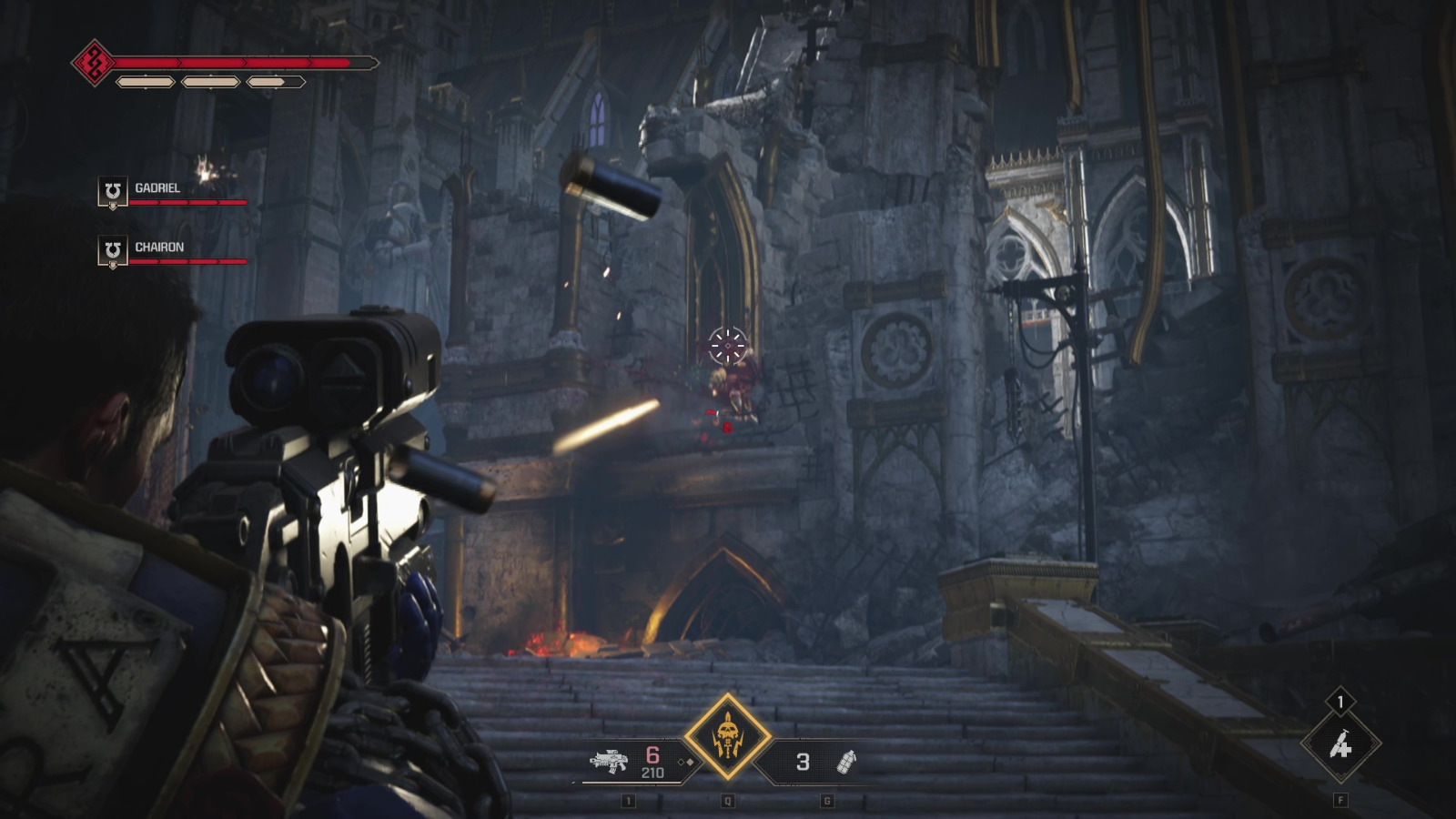Use the medicae stim item slot
Image resolution: width=1456 pixels, height=819 pixels.
1340,745
